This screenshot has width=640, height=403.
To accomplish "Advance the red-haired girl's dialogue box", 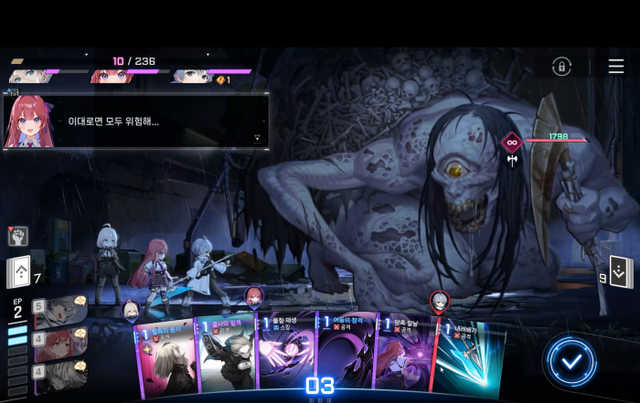I will 258,139.
